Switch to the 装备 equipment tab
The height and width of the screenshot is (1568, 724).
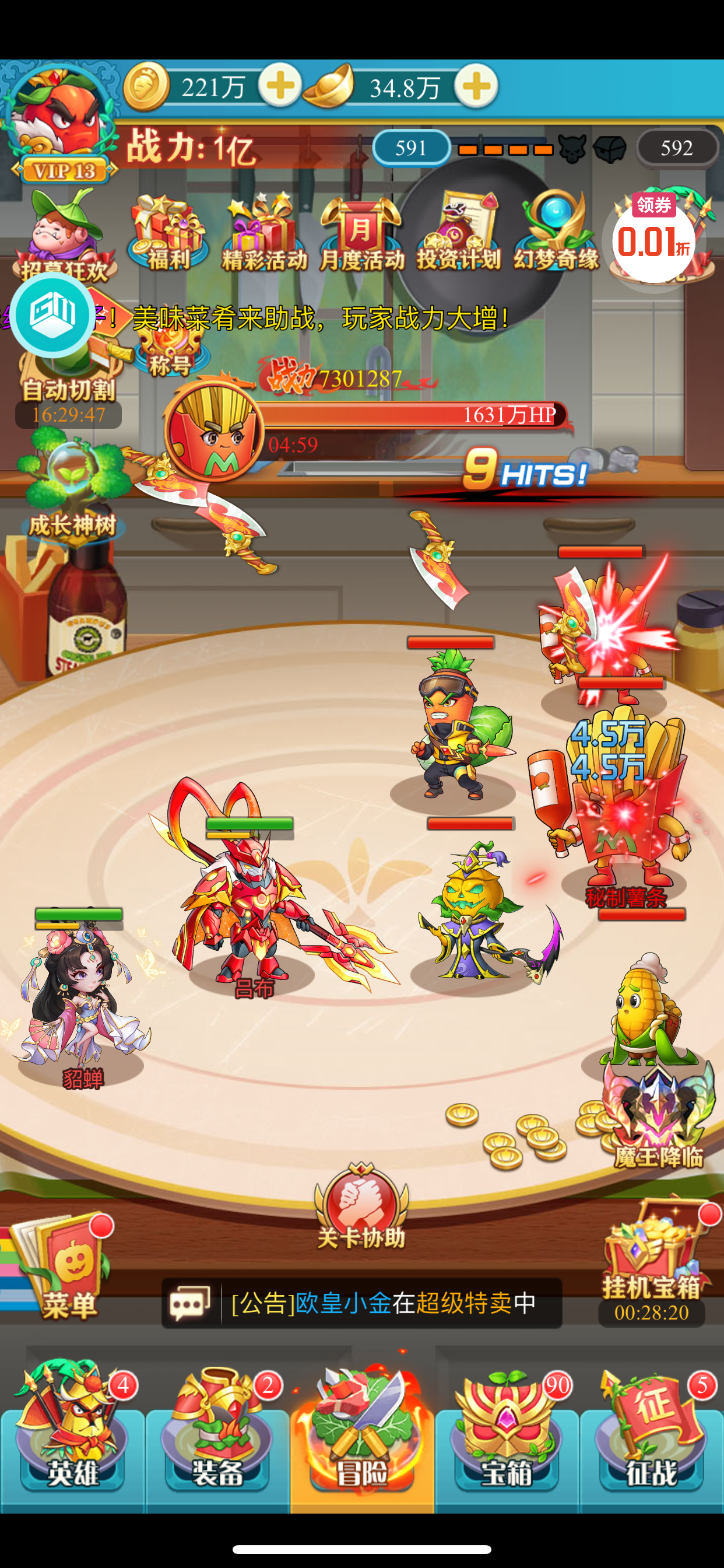coord(217,1429)
